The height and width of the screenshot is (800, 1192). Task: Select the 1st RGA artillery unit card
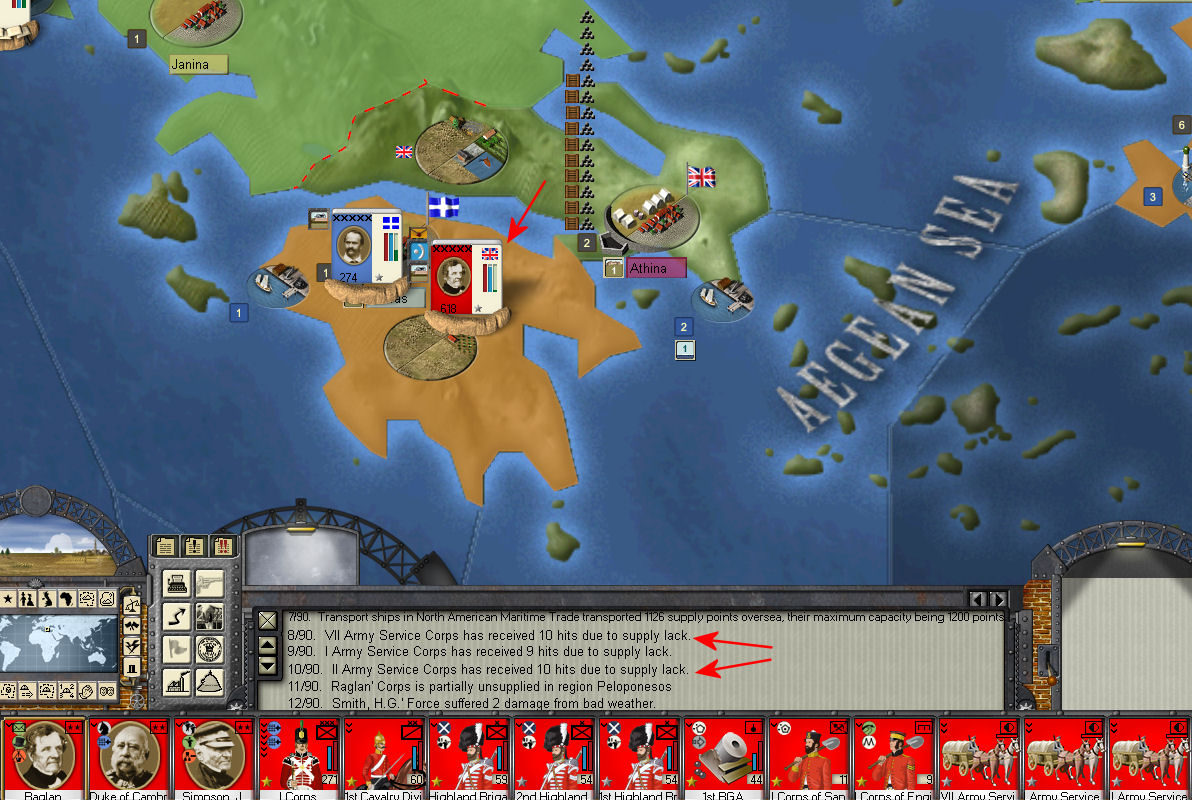(724, 758)
